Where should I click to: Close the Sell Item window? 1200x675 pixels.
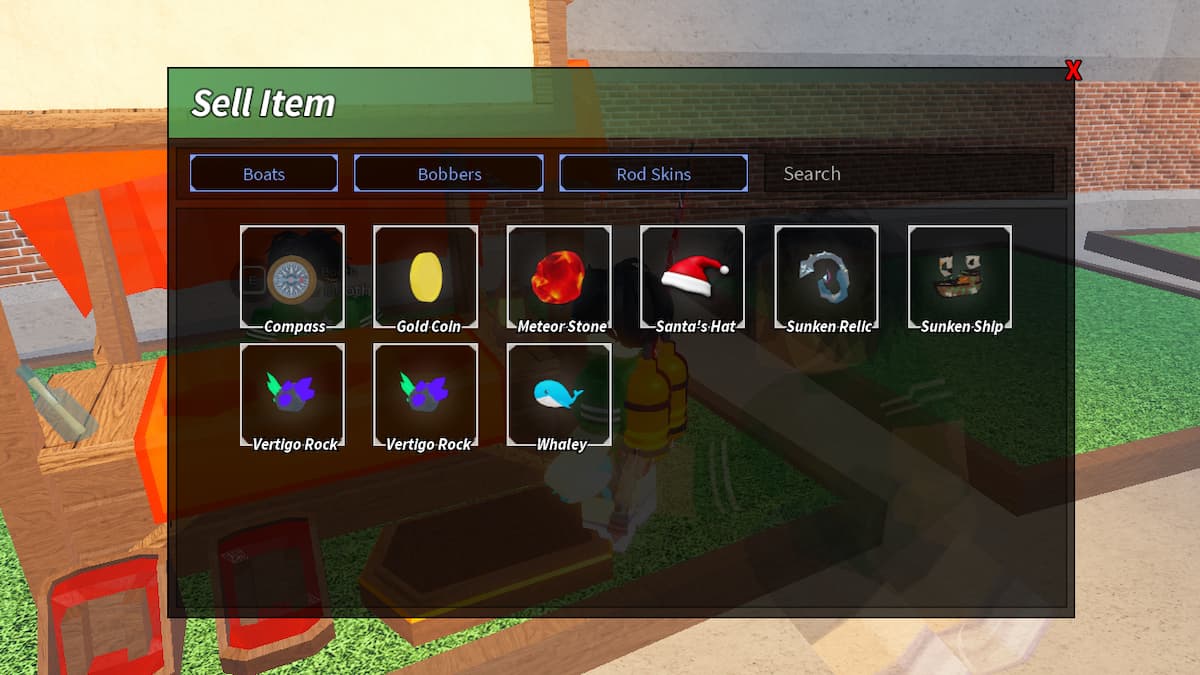click(x=1073, y=70)
